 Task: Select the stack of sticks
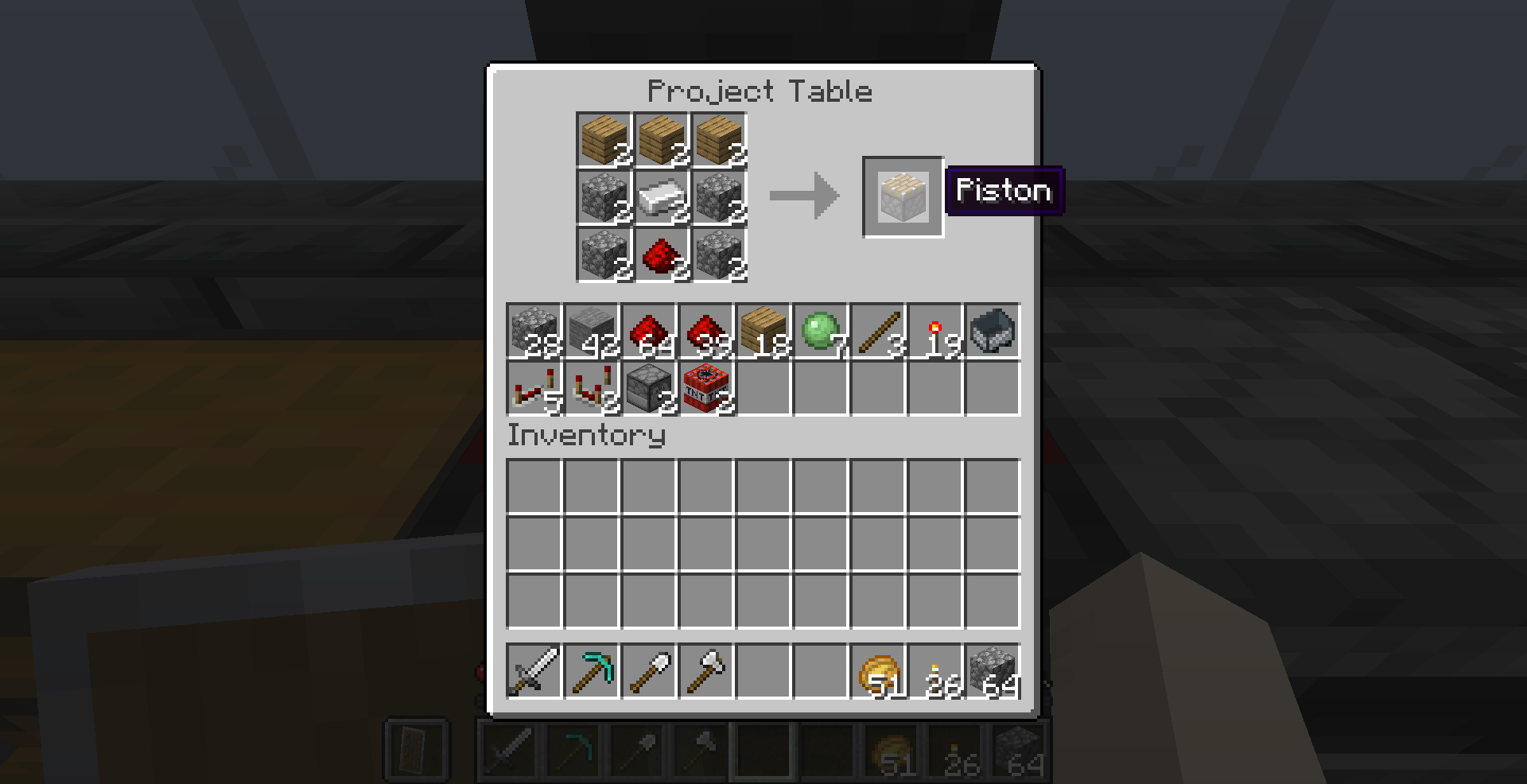click(x=878, y=332)
